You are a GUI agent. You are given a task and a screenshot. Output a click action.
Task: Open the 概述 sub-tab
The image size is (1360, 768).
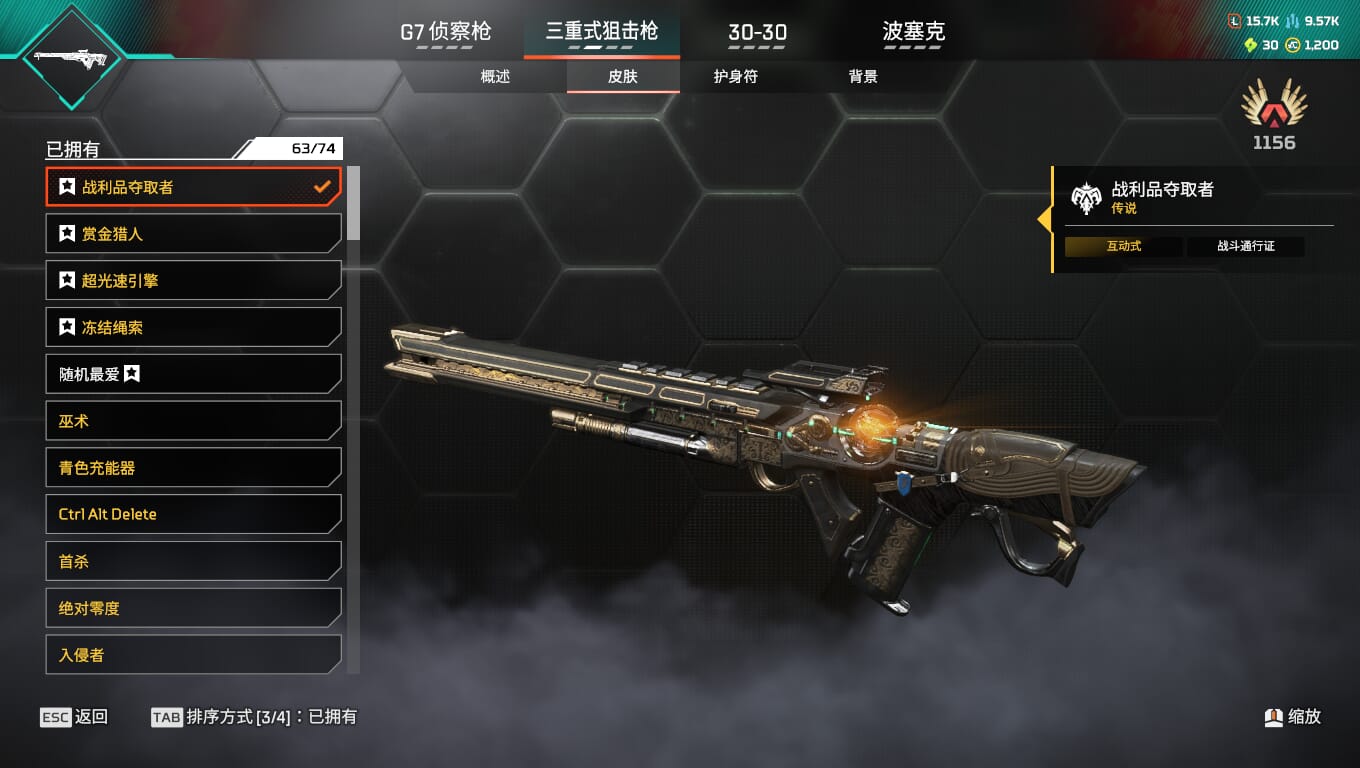tap(495, 77)
